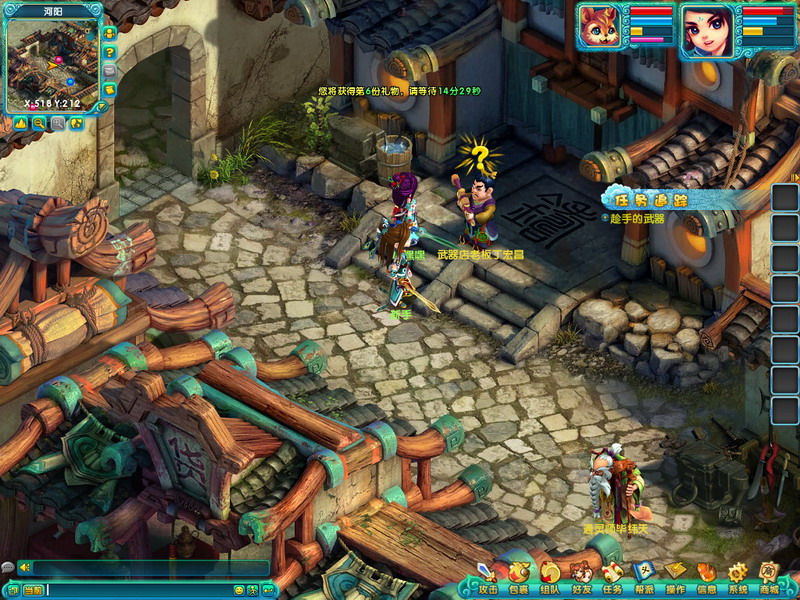
Task: Click the player character portrait
Action: coord(706,29)
